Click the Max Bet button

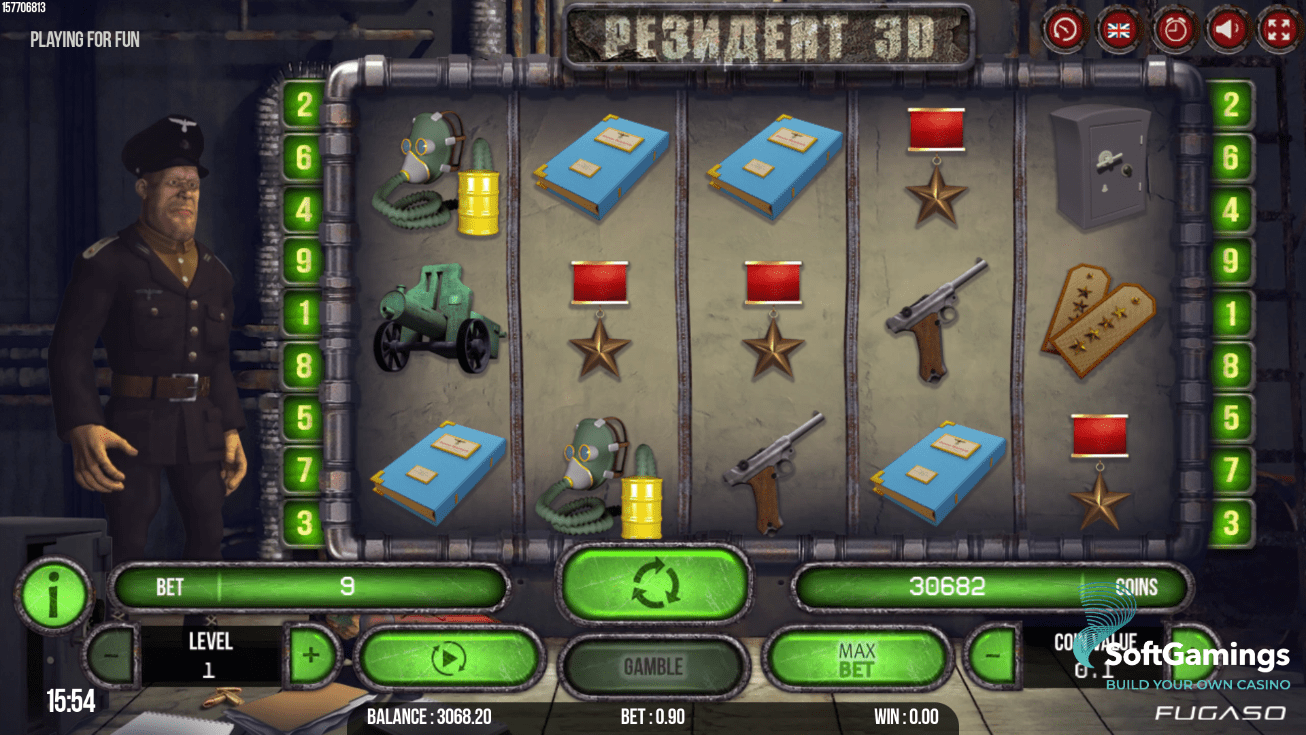856,660
